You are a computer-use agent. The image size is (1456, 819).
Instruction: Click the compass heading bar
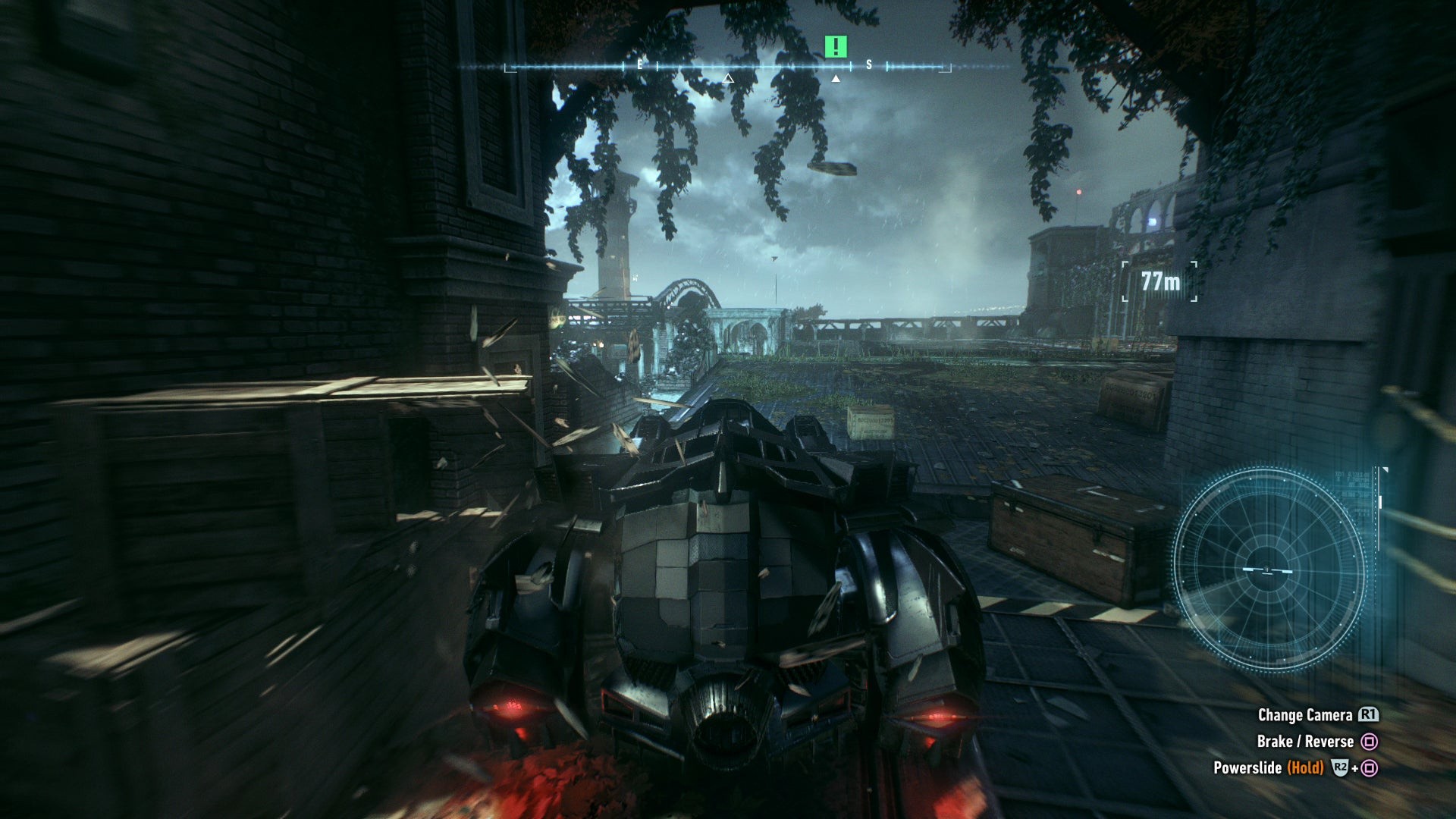tap(728, 67)
